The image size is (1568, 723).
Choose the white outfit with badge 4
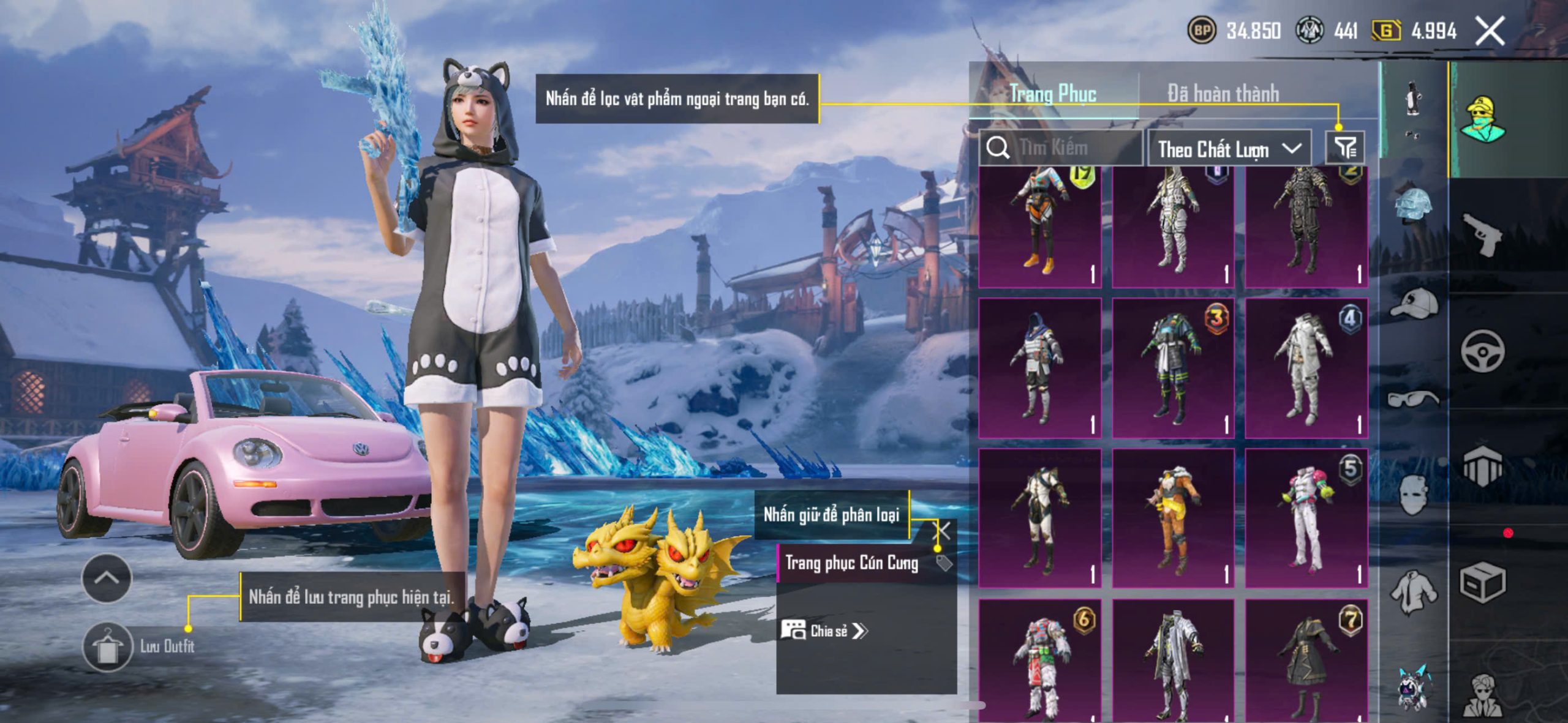click(x=1306, y=368)
